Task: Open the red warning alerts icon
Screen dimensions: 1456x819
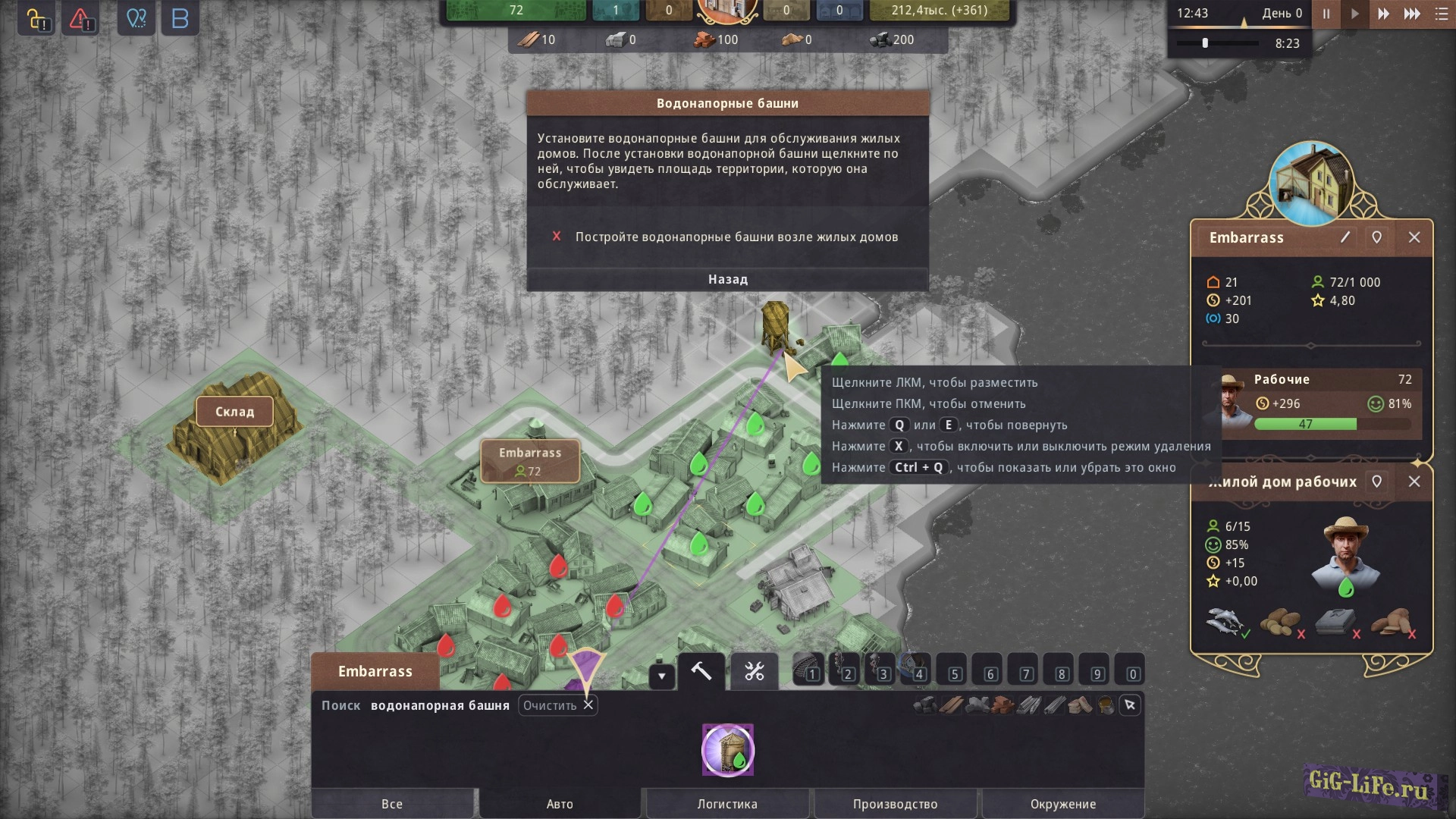Action: tap(81, 19)
